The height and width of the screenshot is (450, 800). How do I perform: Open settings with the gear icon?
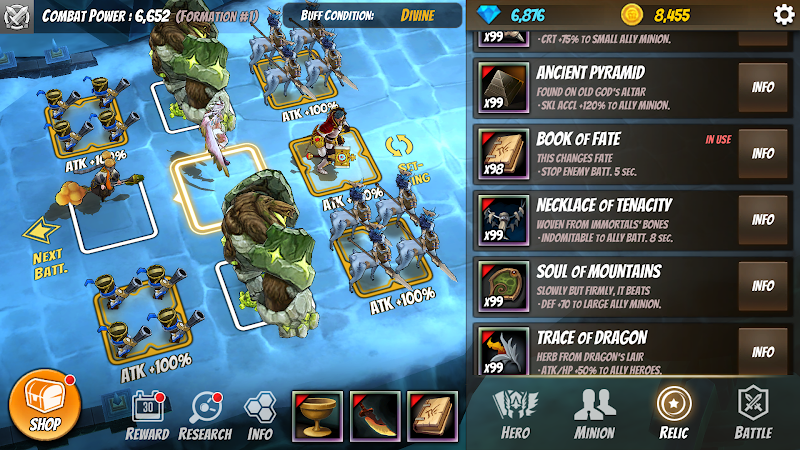tap(784, 14)
